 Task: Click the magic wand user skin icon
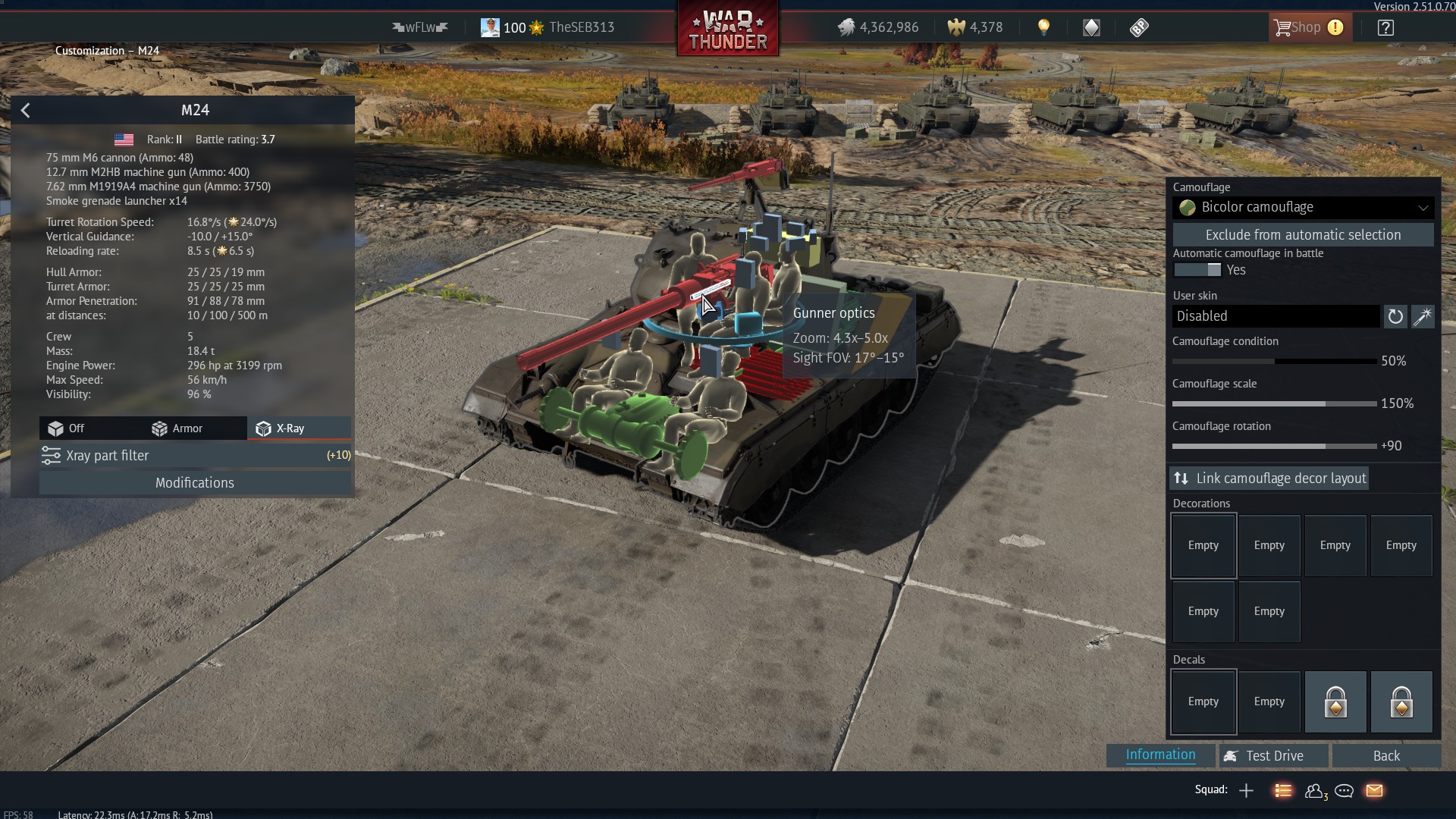tap(1423, 316)
